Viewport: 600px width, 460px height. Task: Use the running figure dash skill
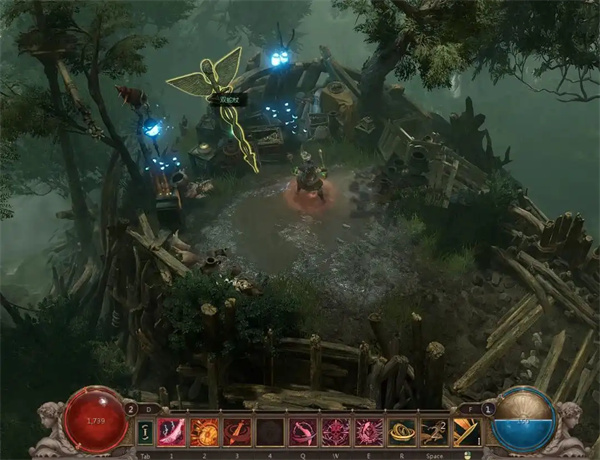pos(433,431)
